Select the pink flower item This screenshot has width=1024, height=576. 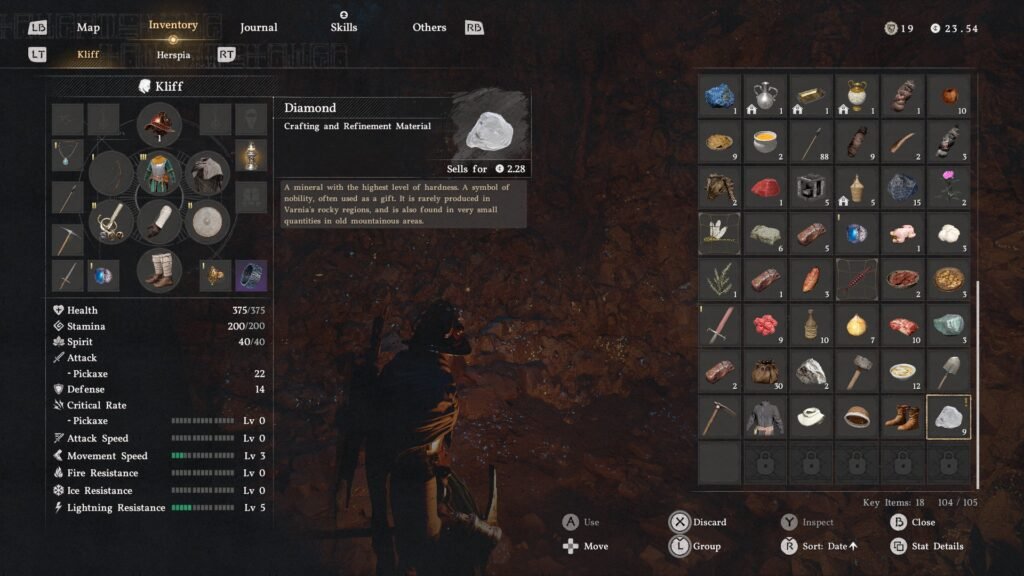948,187
